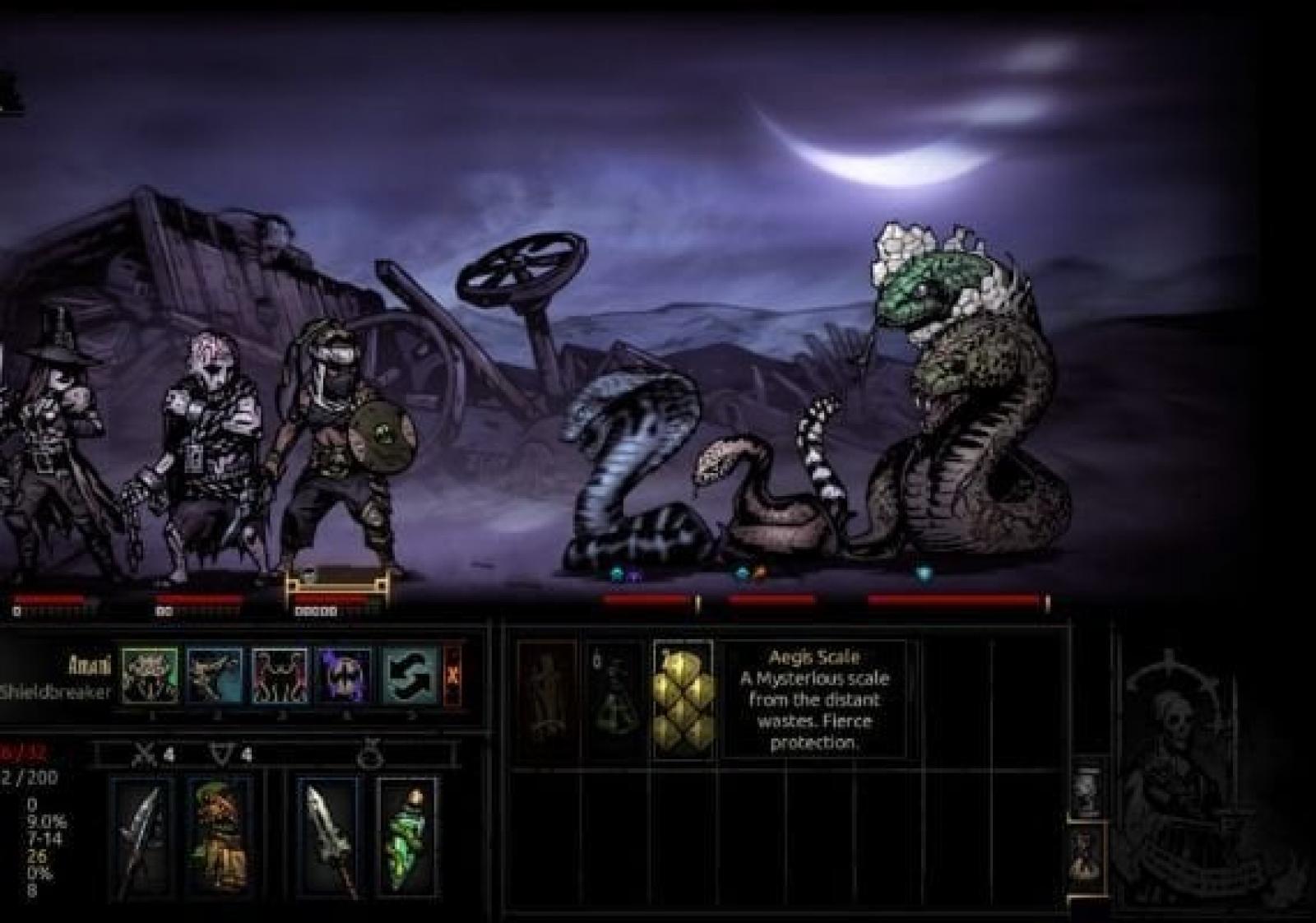This screenshot has width=1316, height=923.
Task: Inspect the equipped green-and-tan armor
Action: [x=218, y=836]
